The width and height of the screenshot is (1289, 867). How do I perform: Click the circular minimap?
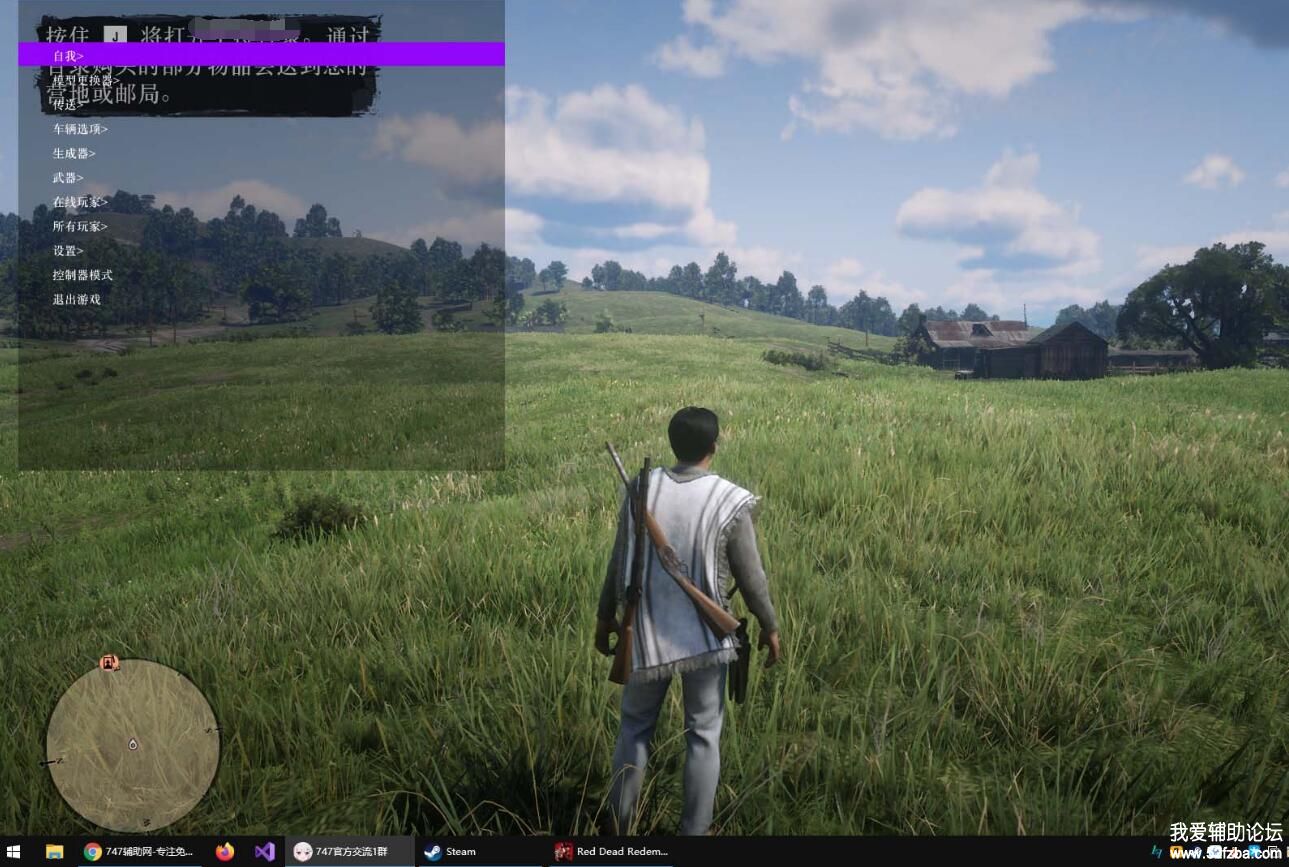[x=133, y=745]
